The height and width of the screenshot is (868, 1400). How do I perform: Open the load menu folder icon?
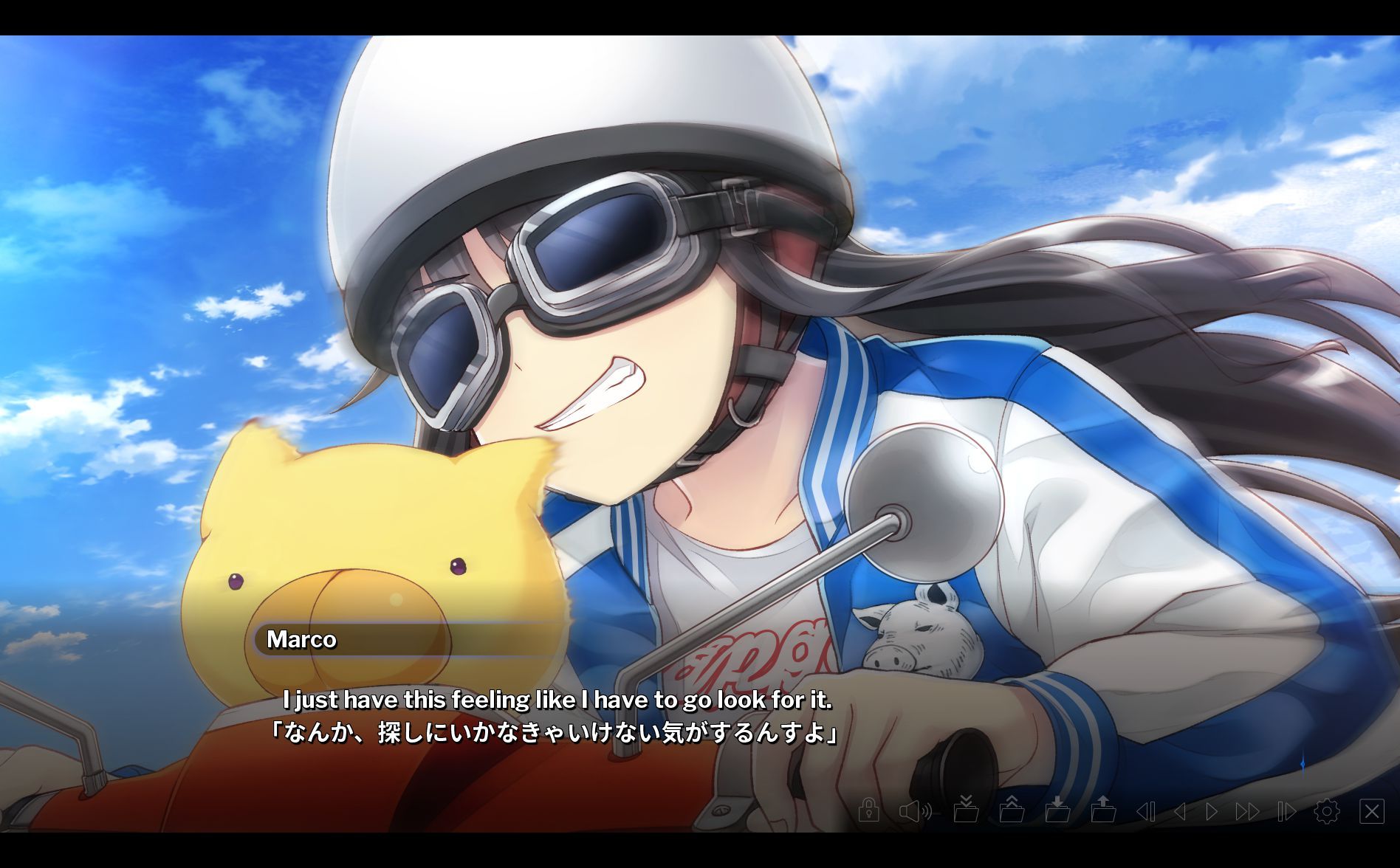click(1104, 810)
